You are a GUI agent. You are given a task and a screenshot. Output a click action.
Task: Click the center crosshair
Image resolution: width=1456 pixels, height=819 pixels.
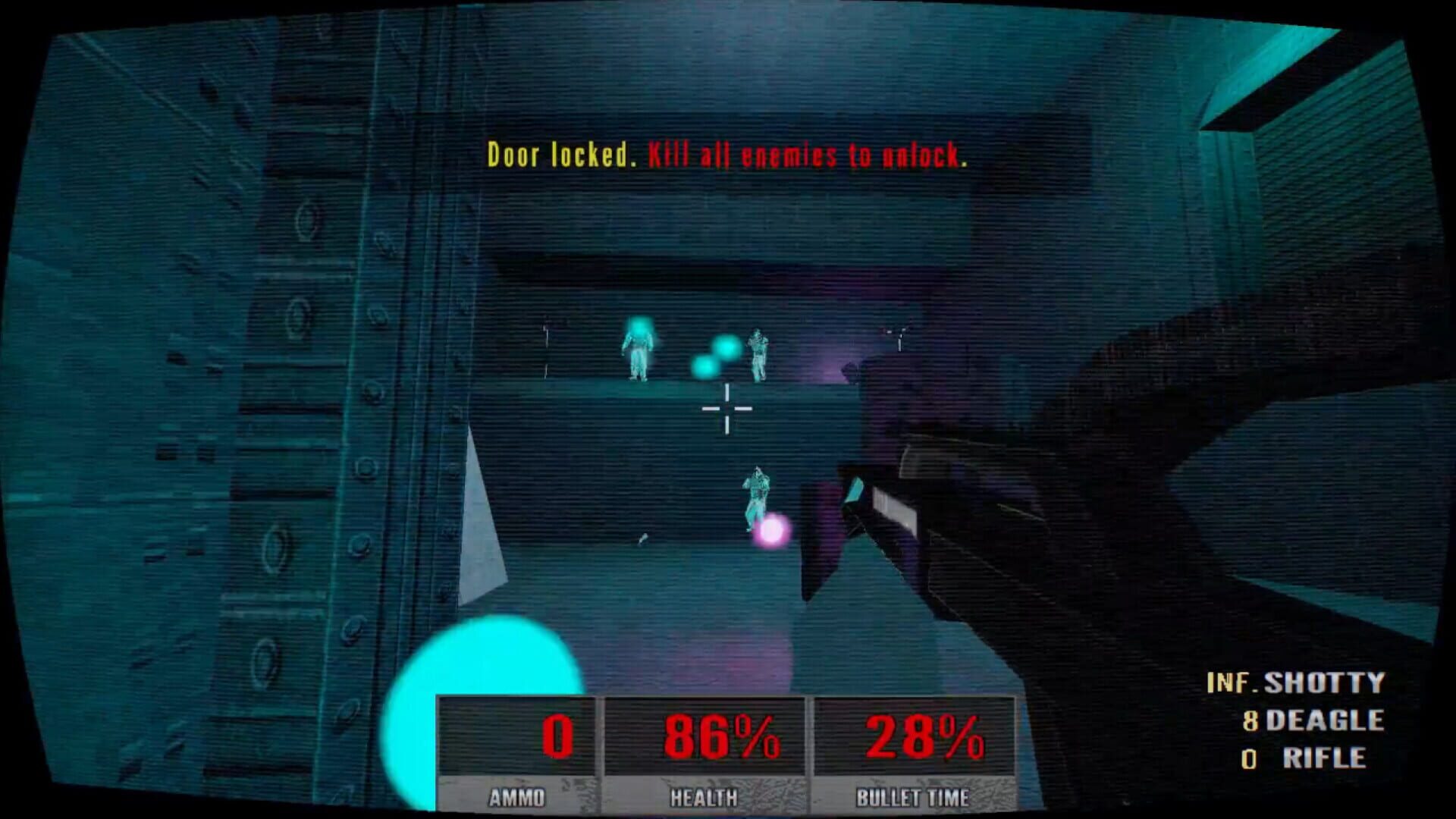[x=726, y=407]
